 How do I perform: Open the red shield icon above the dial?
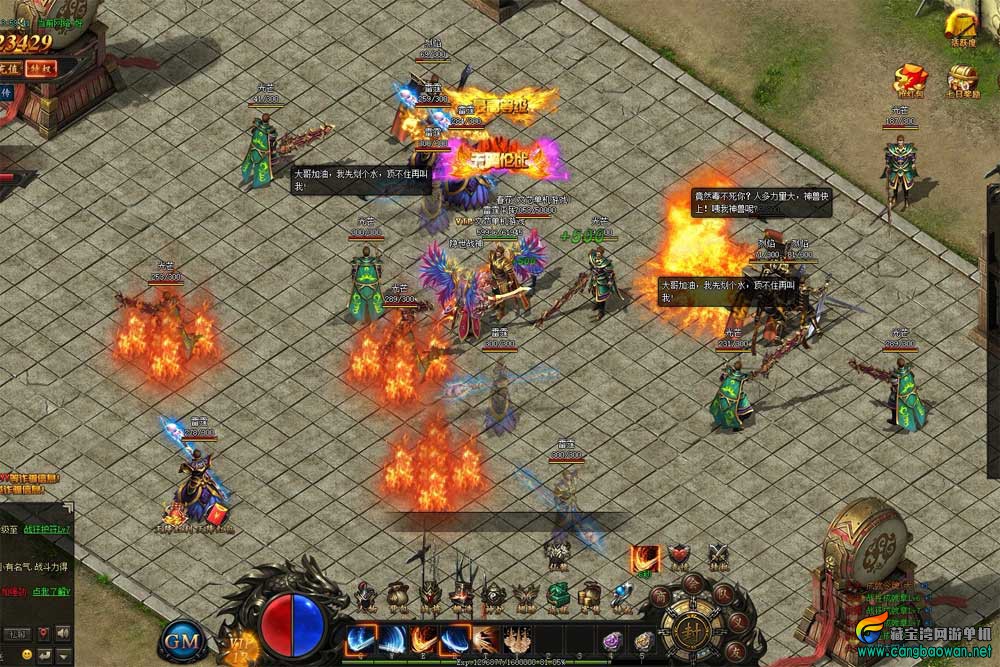click(x=679, y=556)
